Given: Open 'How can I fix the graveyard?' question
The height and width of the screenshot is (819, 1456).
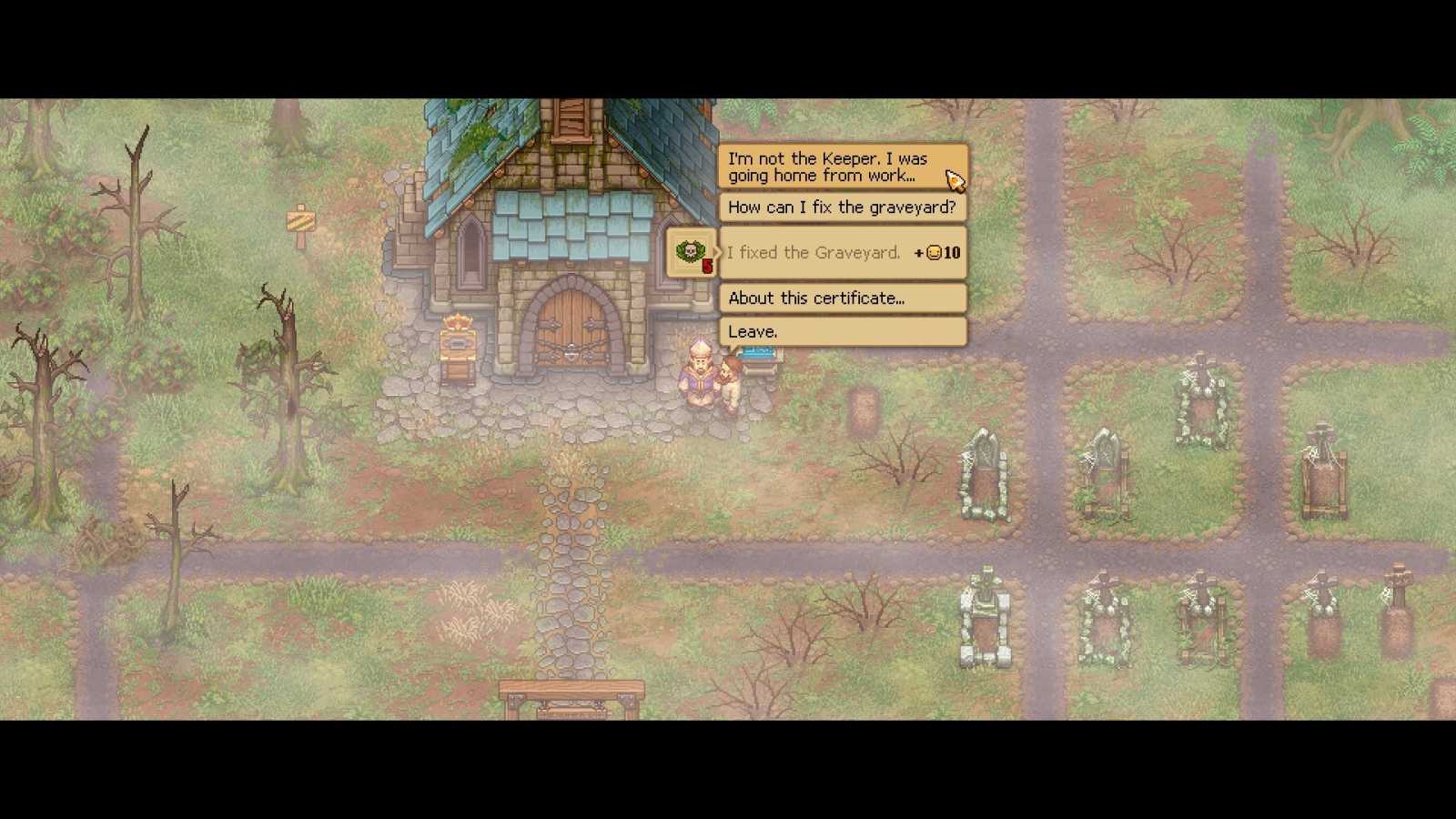Looking at the screenshot, I should [841, 207].
